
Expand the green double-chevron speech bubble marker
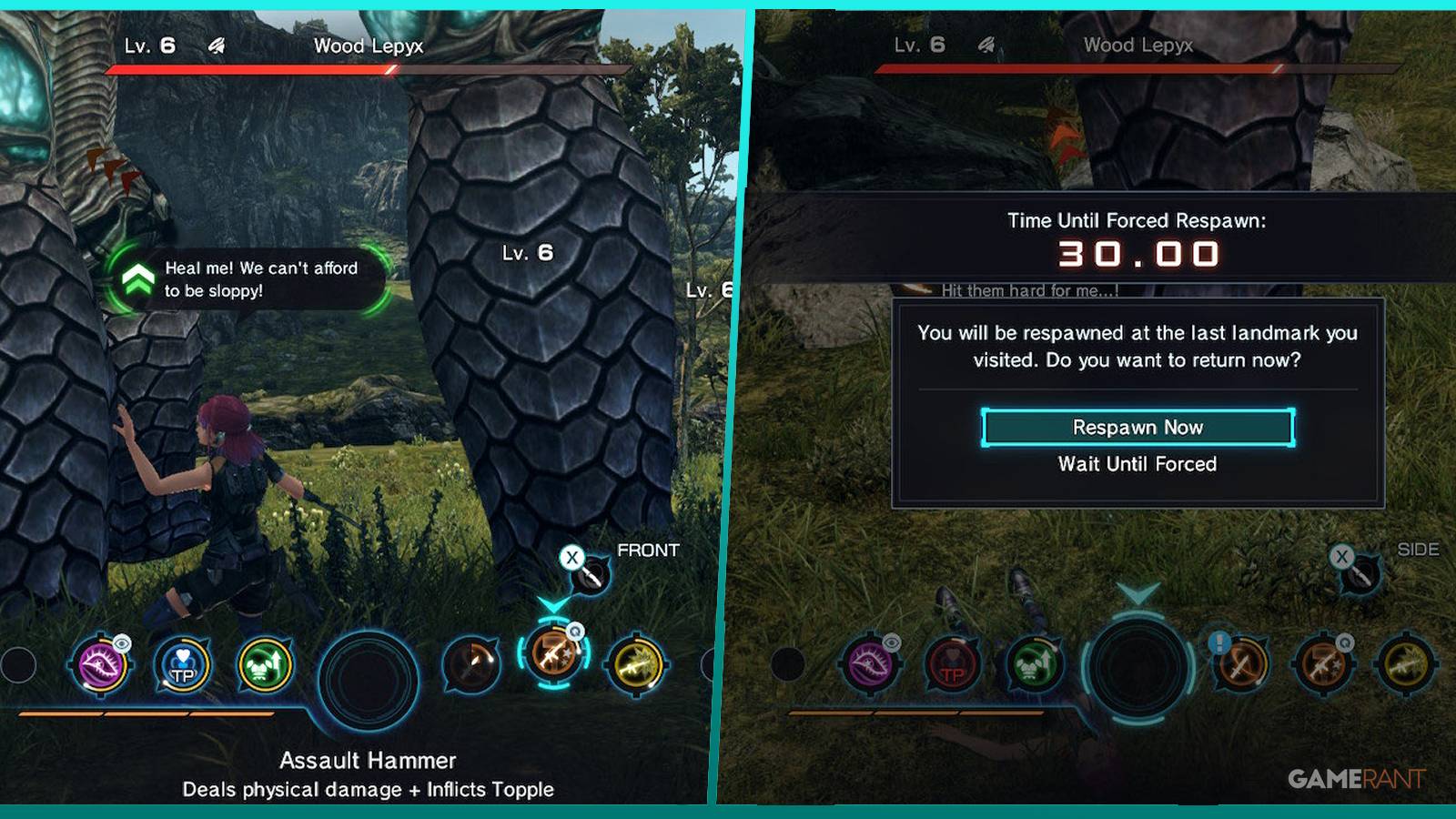click(x=137, y=278)
